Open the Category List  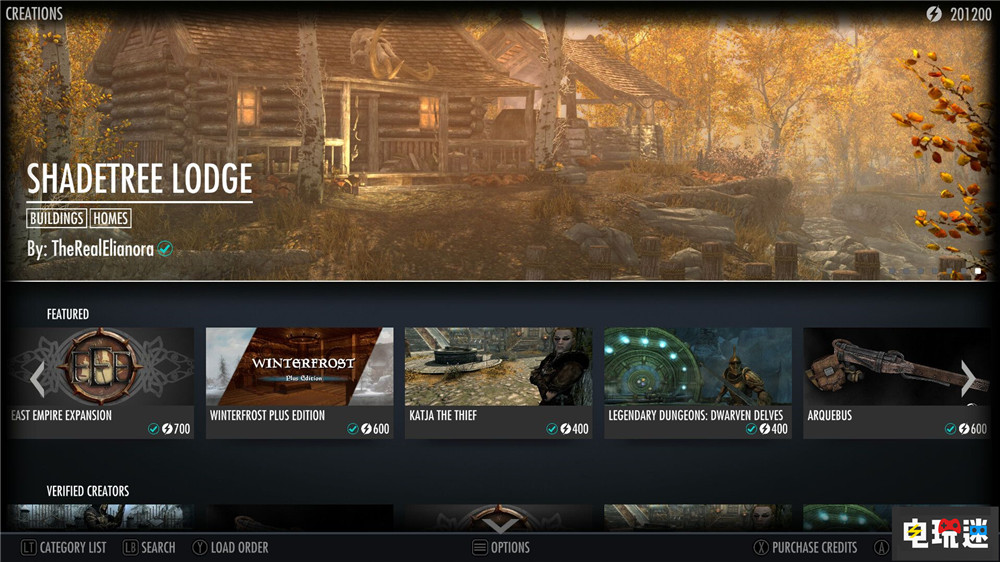point(63,547)
